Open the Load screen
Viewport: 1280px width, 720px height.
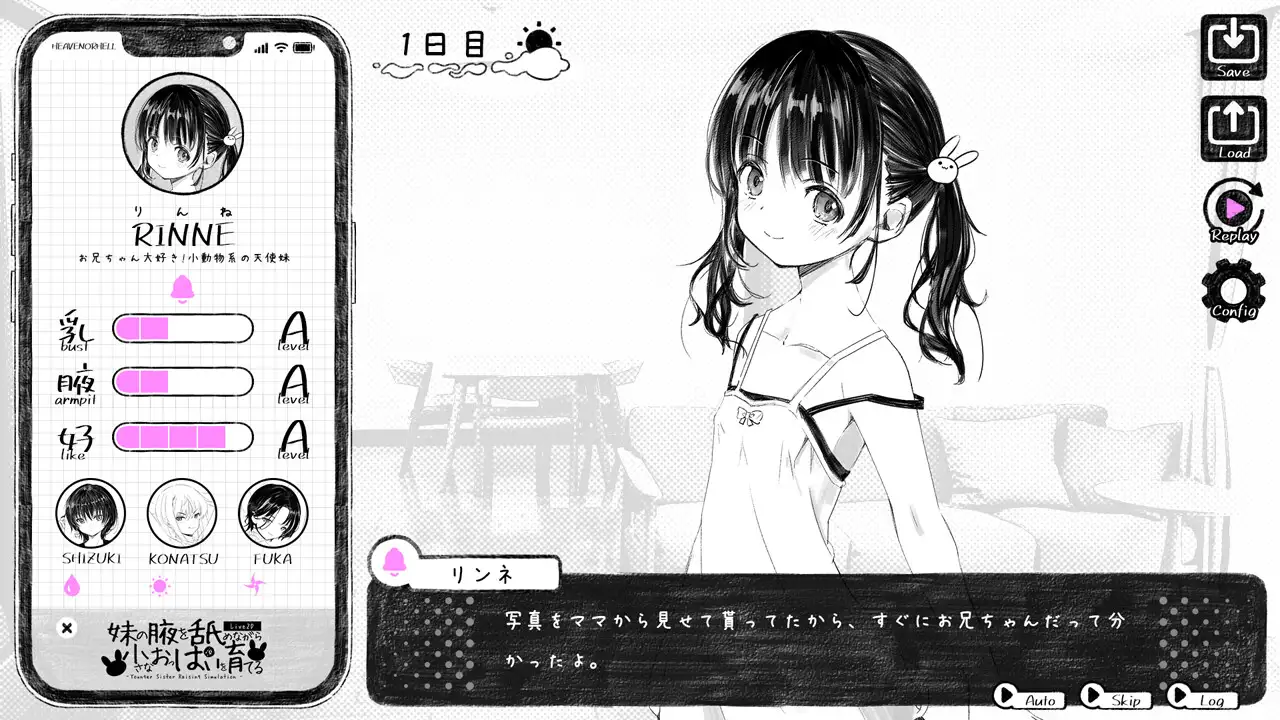[1235, 127]
